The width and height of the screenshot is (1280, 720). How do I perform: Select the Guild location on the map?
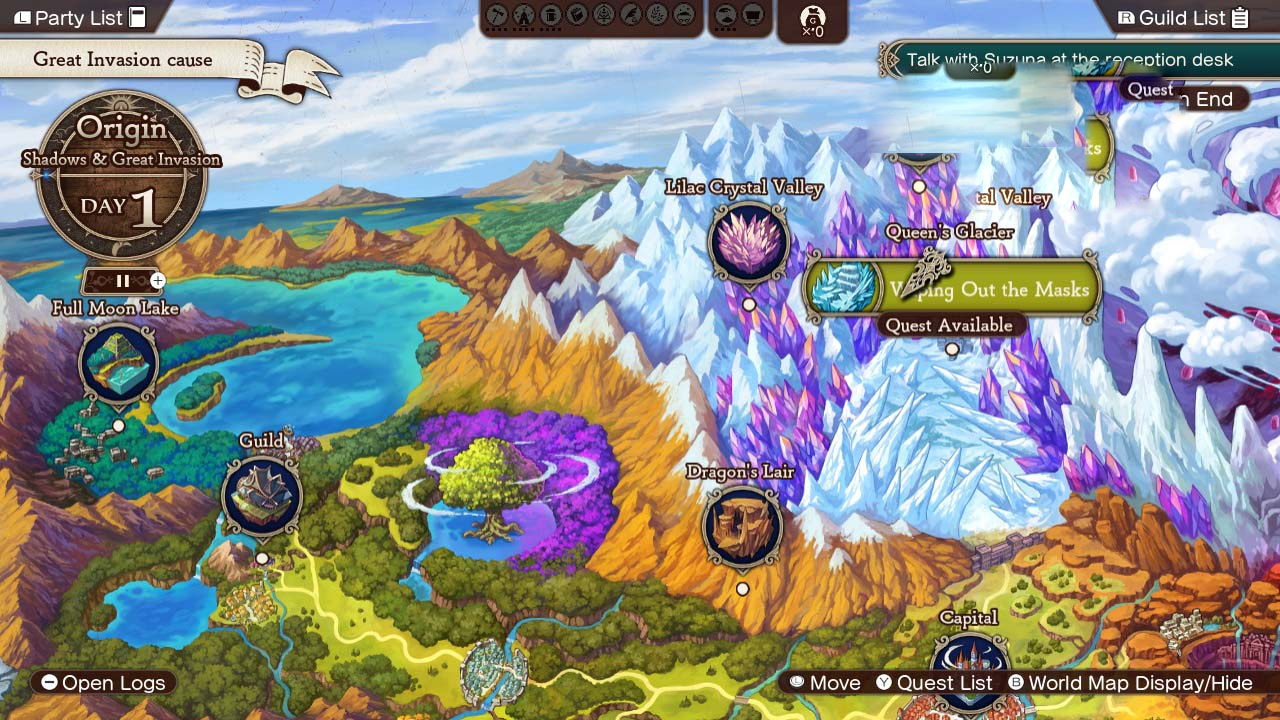tap(262, 496)
